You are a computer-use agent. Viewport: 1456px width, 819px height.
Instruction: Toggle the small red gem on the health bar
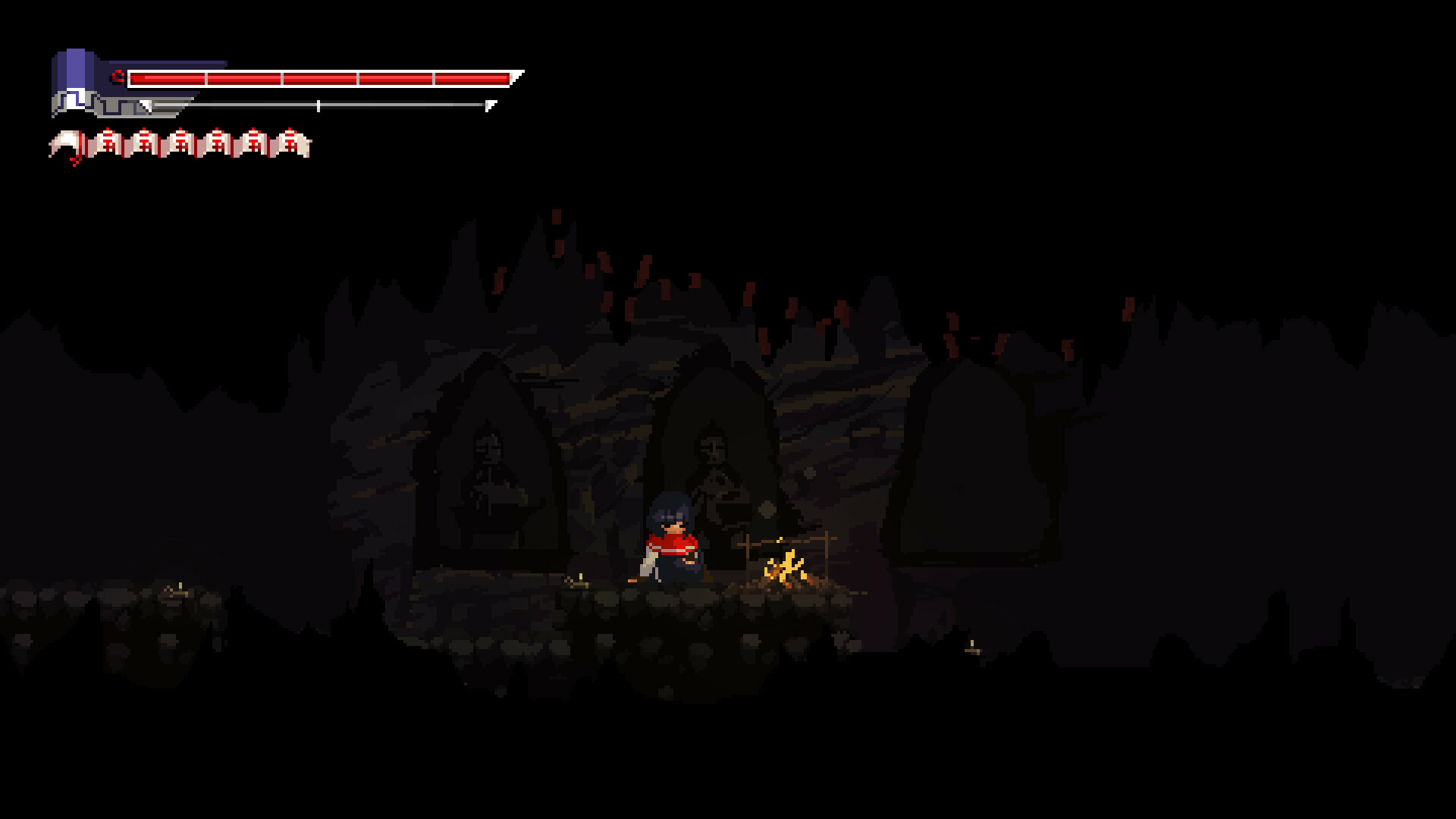118,76
